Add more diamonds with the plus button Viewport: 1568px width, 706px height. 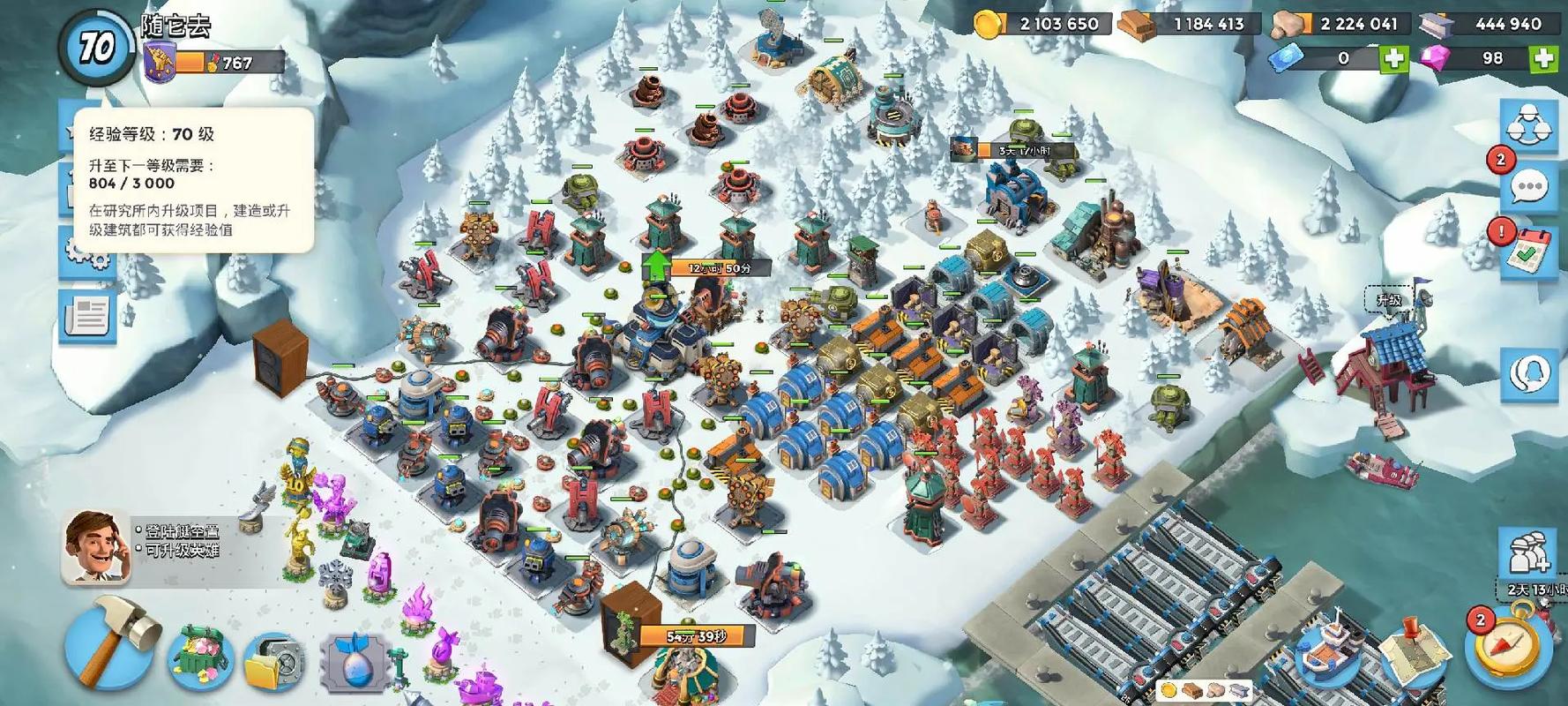click(1542, 58)
